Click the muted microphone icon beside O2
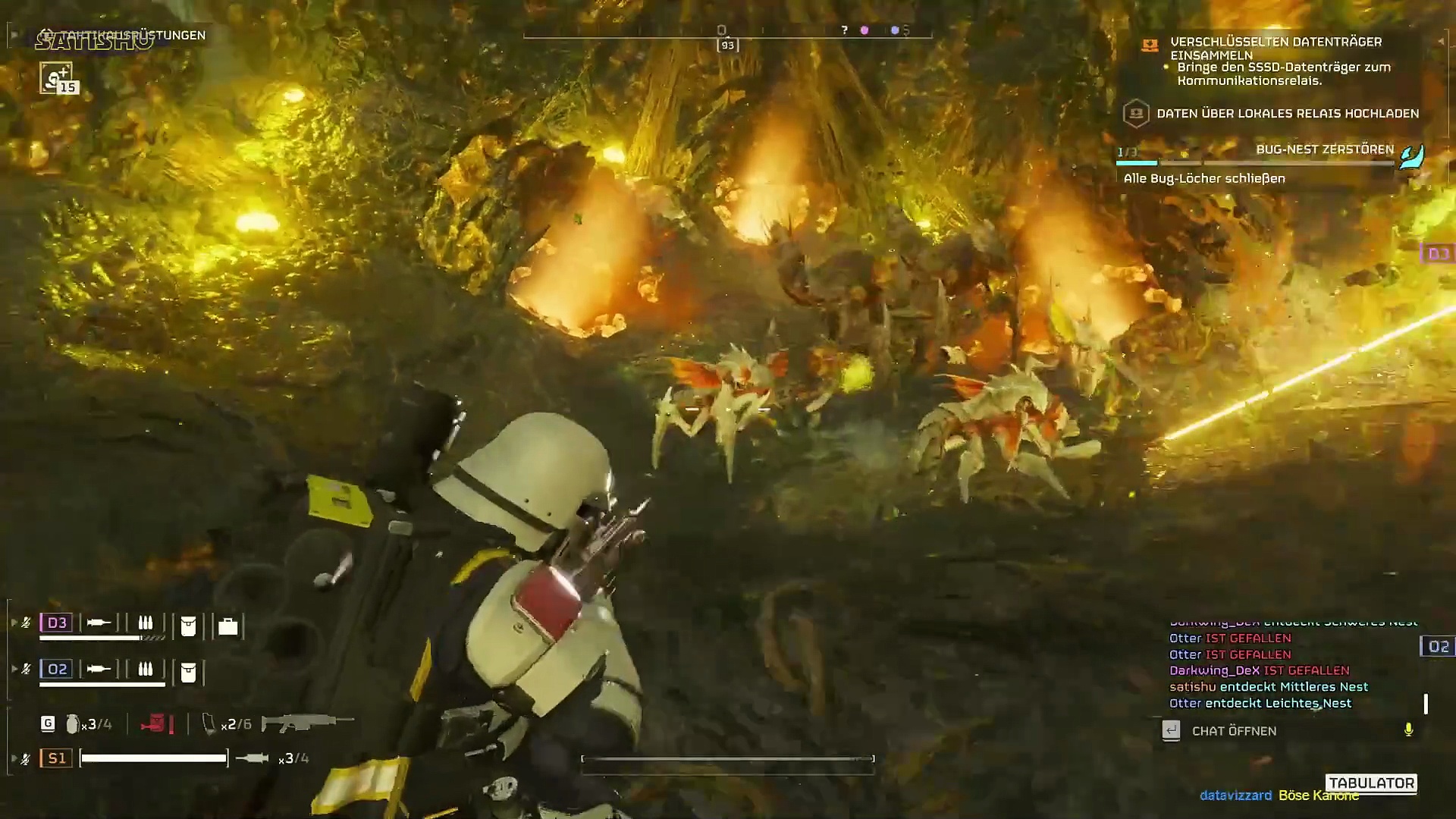 pyautogui.click(x=26, y=669)
